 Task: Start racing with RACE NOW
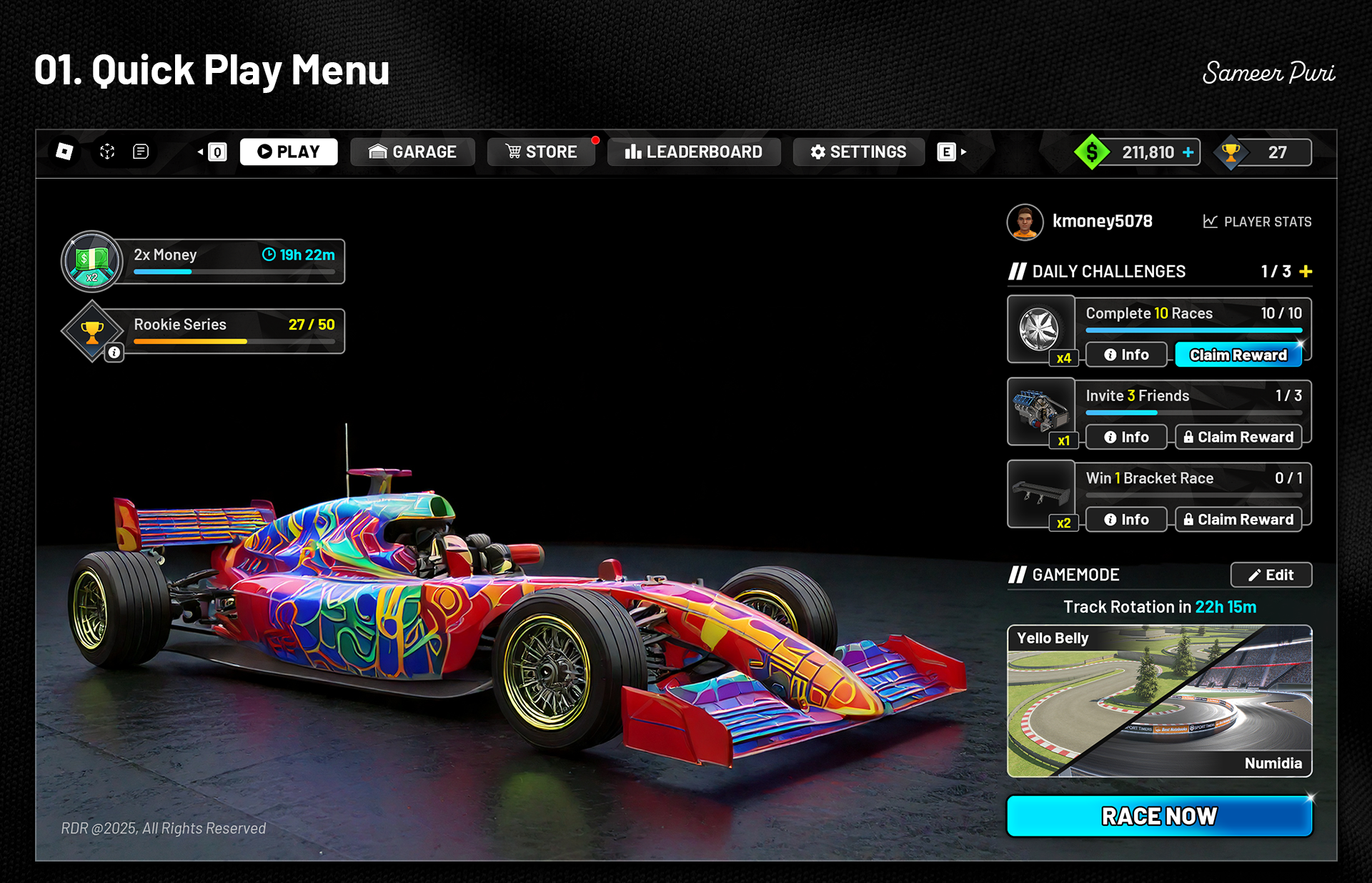click(x=1159, y=816)
